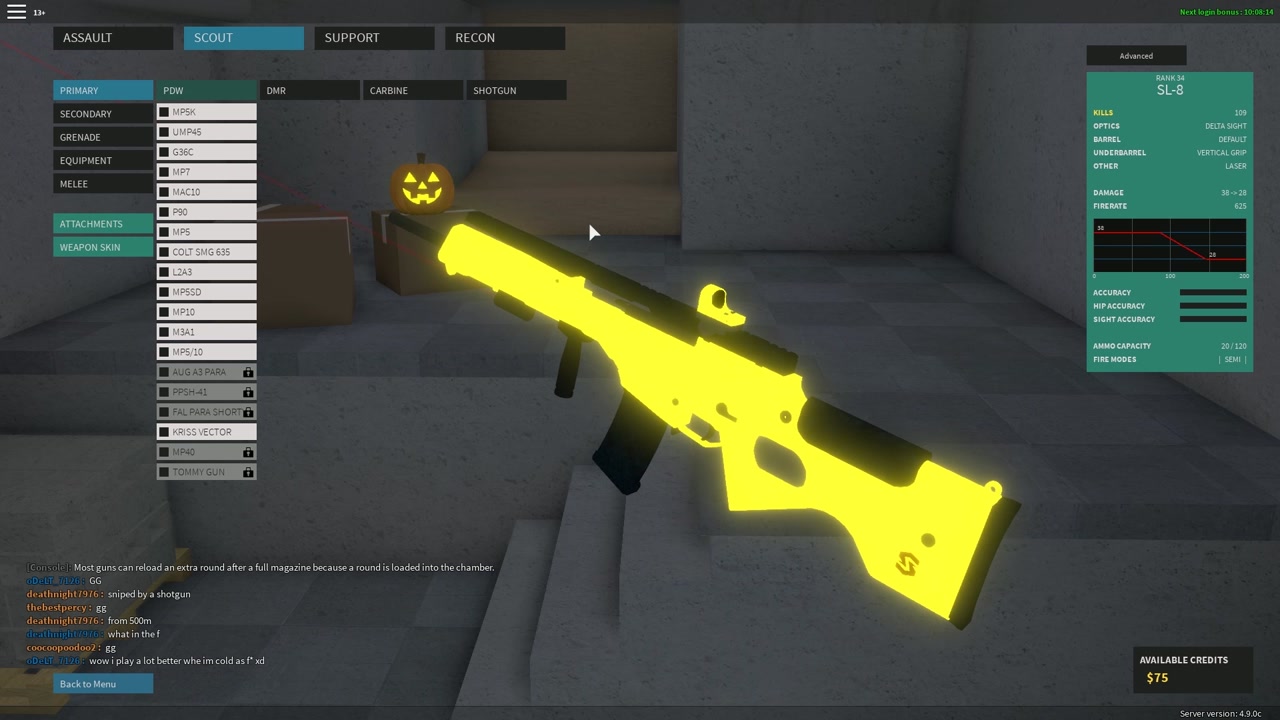This screenshot has height=720, width=1280.
Task: Open the Weapon Skin menu
Action: [103, 247]
